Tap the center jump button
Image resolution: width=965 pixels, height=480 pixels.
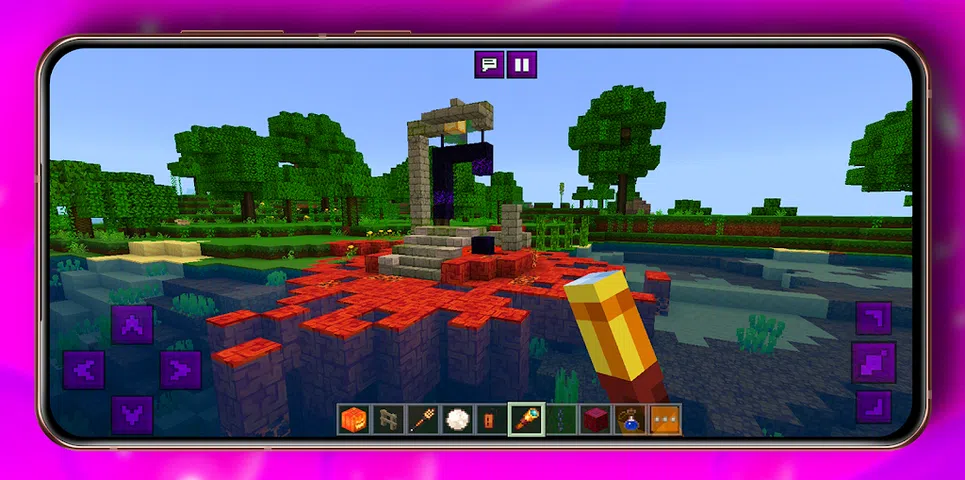(873, 362)
